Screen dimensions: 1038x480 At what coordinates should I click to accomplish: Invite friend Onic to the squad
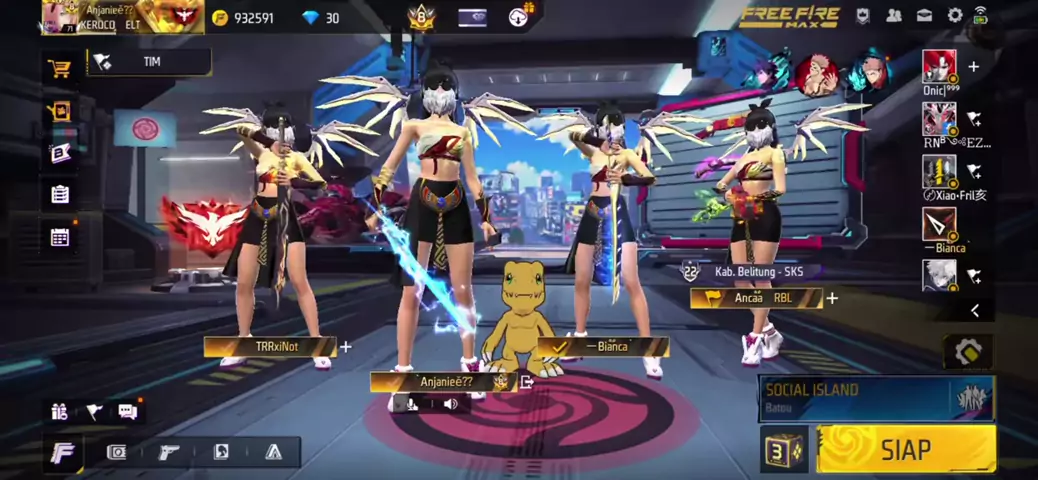tap(973, 67)
